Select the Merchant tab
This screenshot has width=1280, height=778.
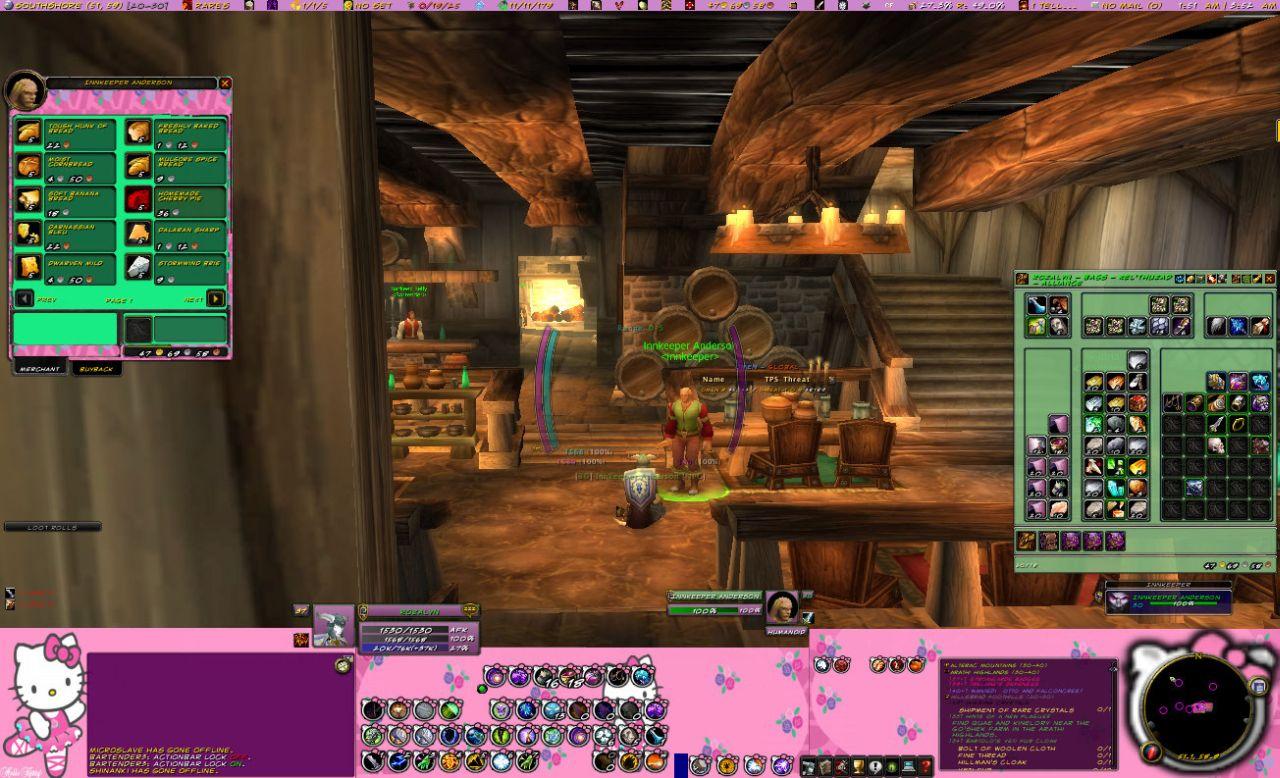[x=39, y=369]
